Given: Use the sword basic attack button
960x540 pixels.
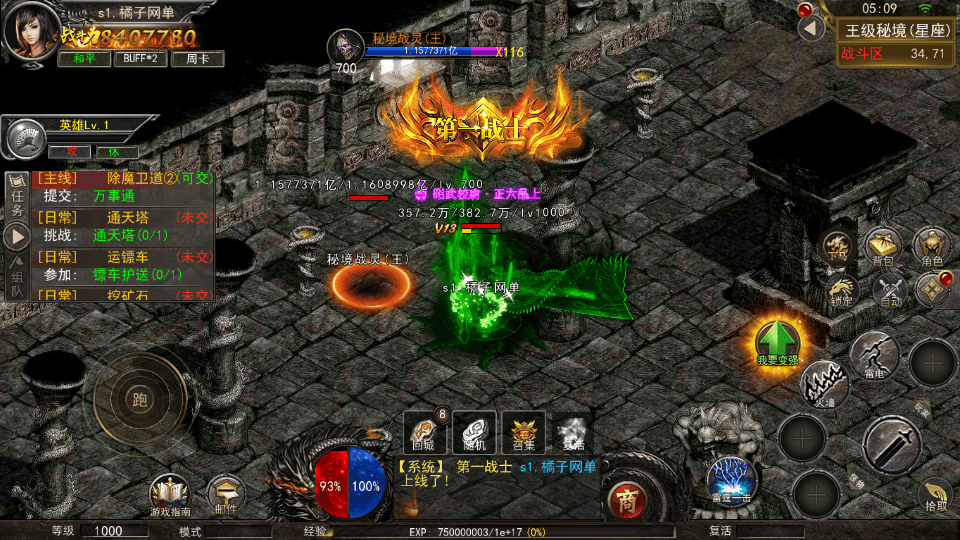Looking at the screenshot, I should click(892, 445).
